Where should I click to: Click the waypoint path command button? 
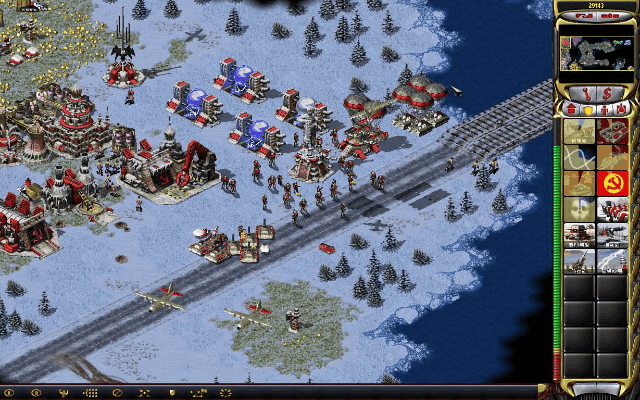point(198,392)
